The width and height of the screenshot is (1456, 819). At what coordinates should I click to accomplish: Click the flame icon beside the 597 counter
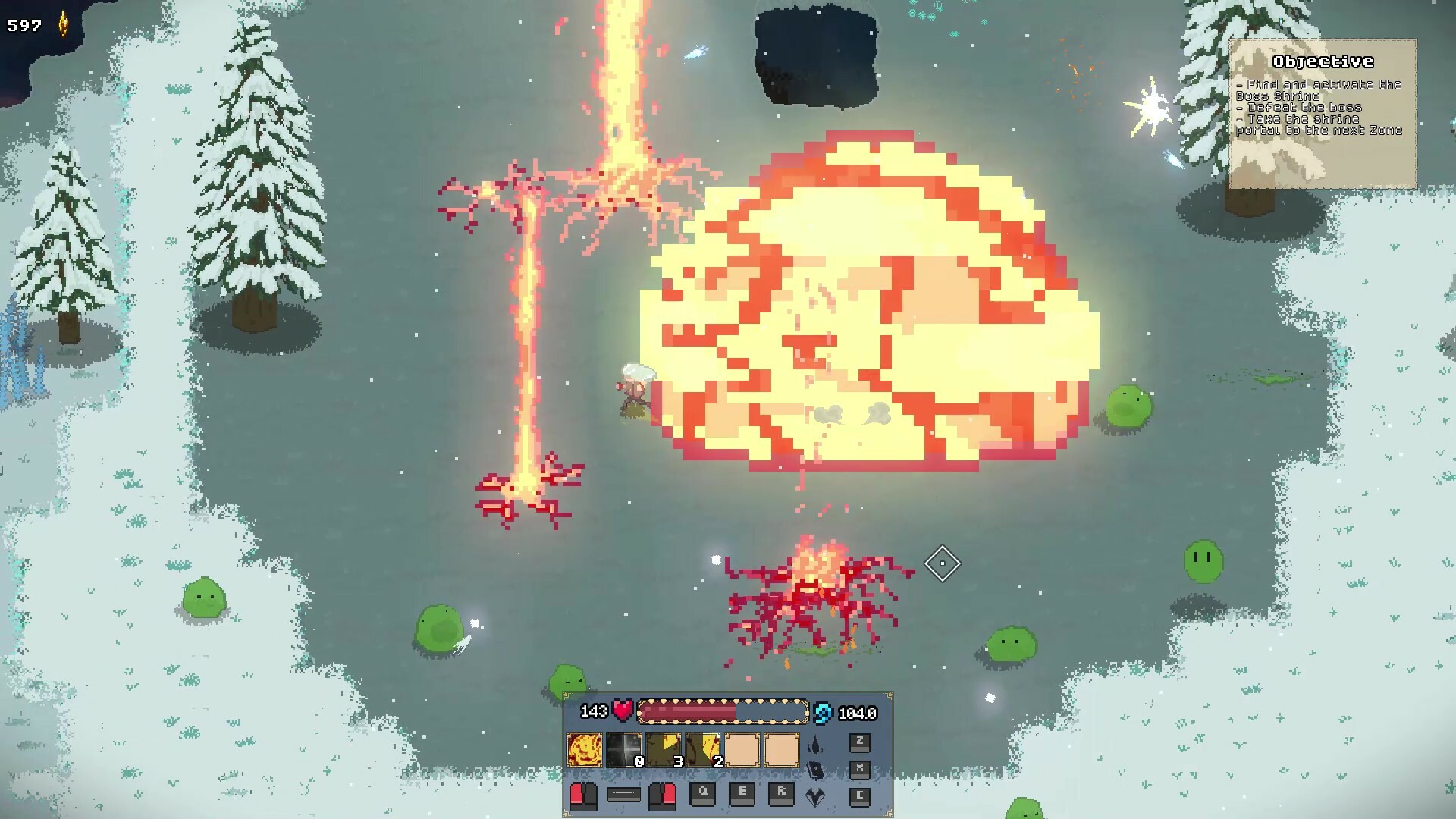tap(62, 21)
